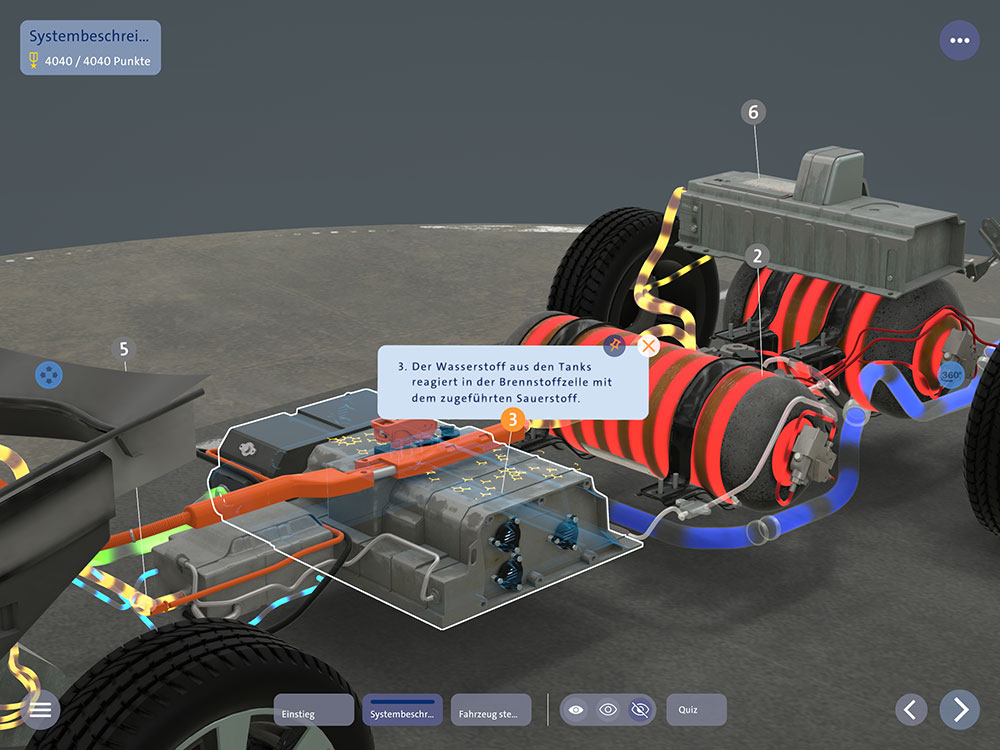Image resolution: width=1000 pixels, height=750 pixels.
Task: Go to the next step arrow
Action: (x=960, y=709)
